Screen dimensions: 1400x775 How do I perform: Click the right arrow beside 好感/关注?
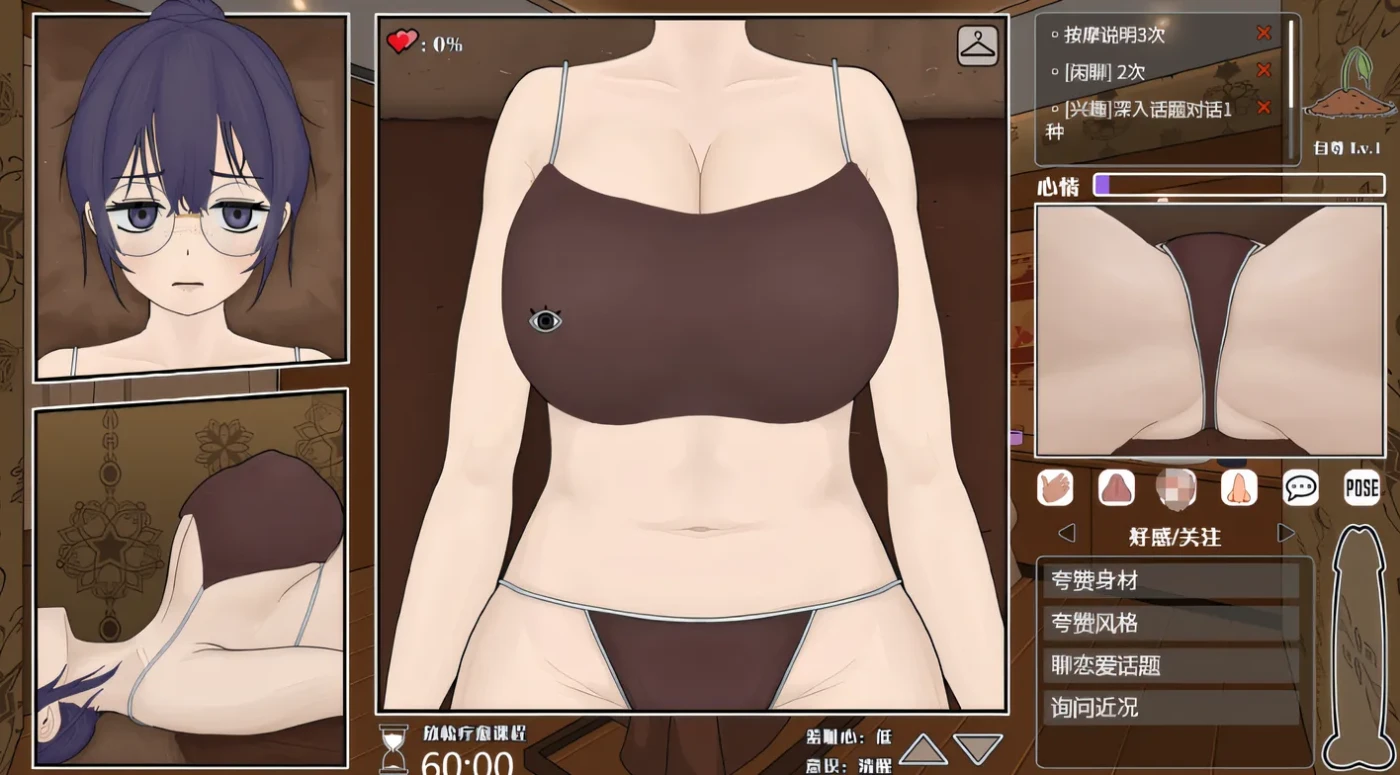click(x=1285, y=532)
